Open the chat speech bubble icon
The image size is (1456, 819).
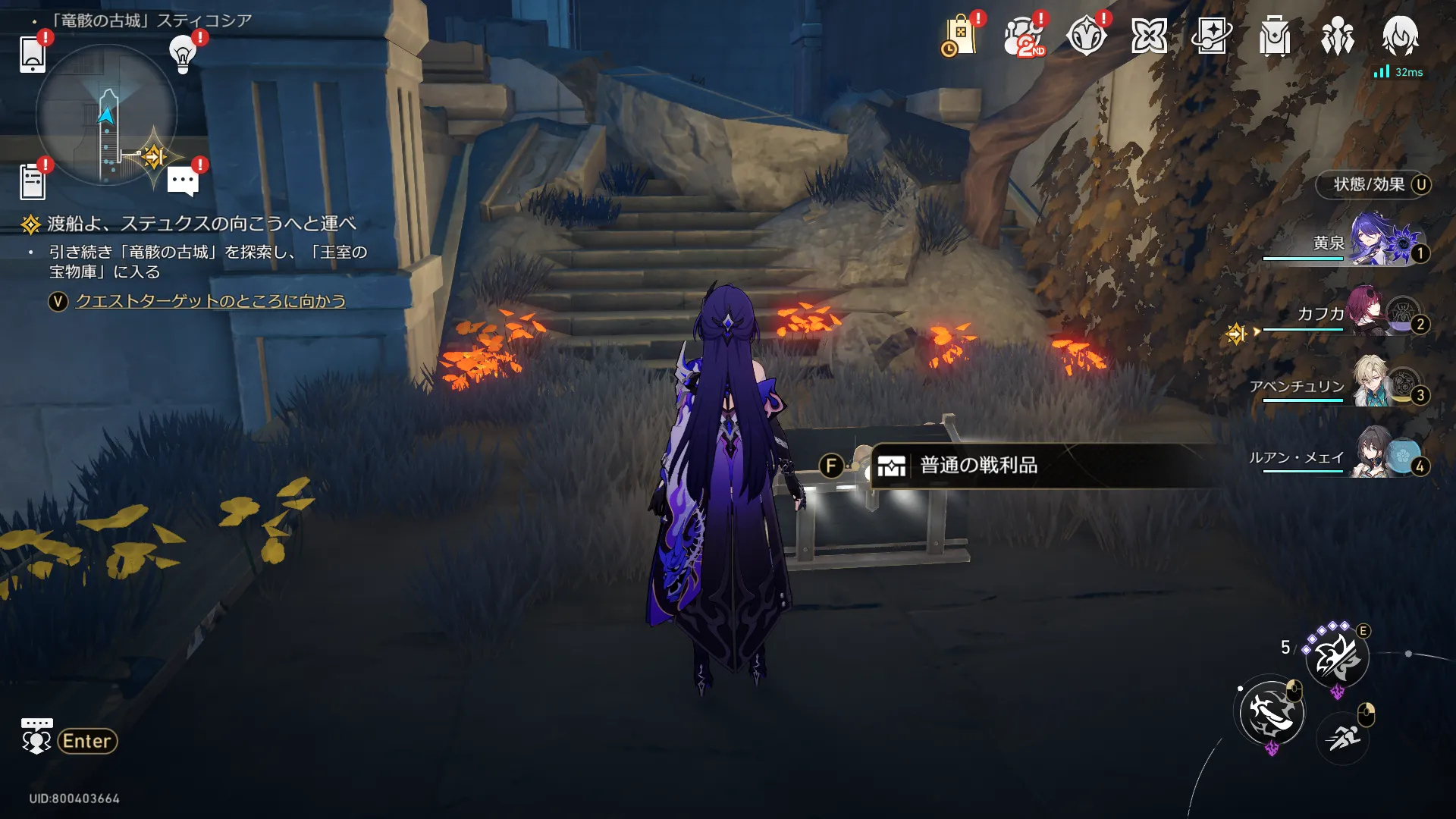pos(183,182)
